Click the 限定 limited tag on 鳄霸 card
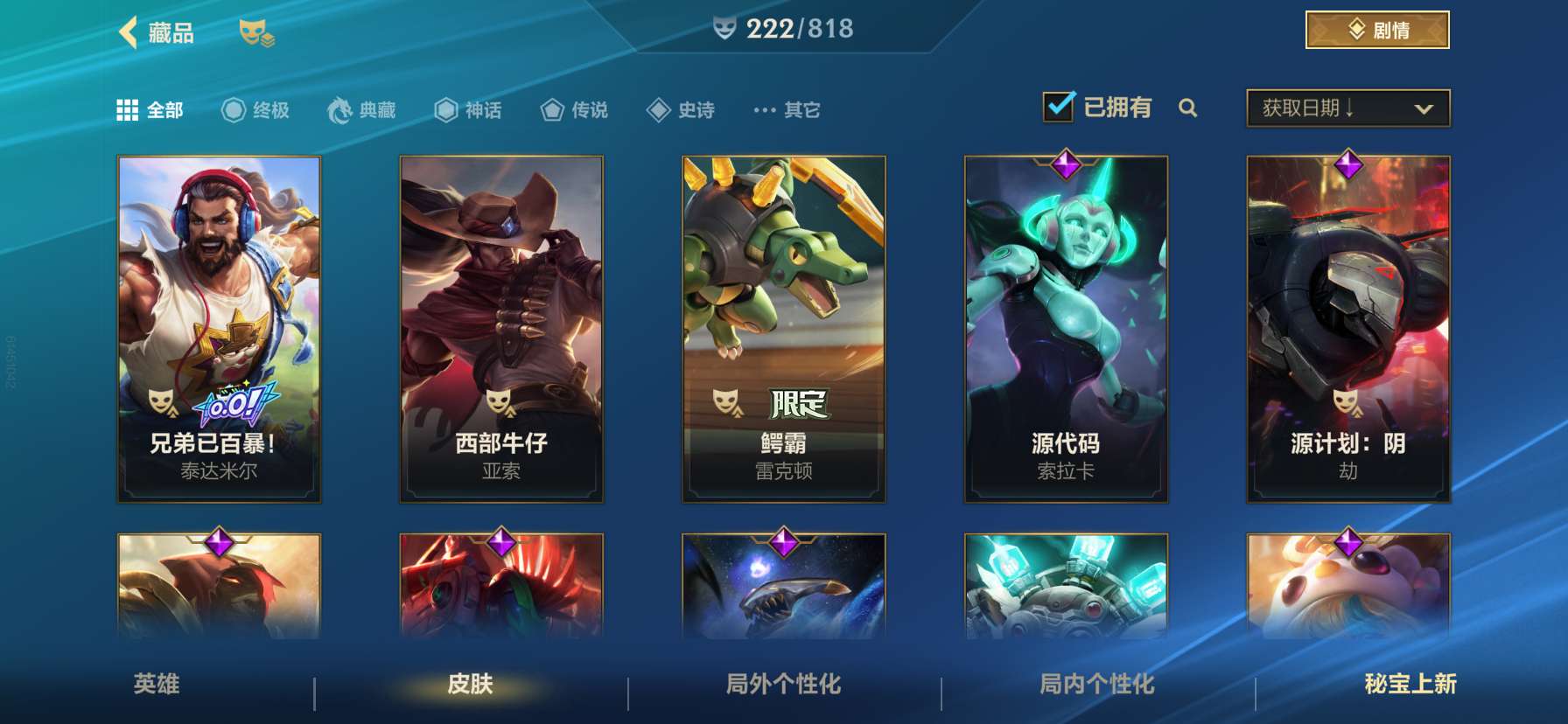1568x724 pixels. [x=797, y=400]
